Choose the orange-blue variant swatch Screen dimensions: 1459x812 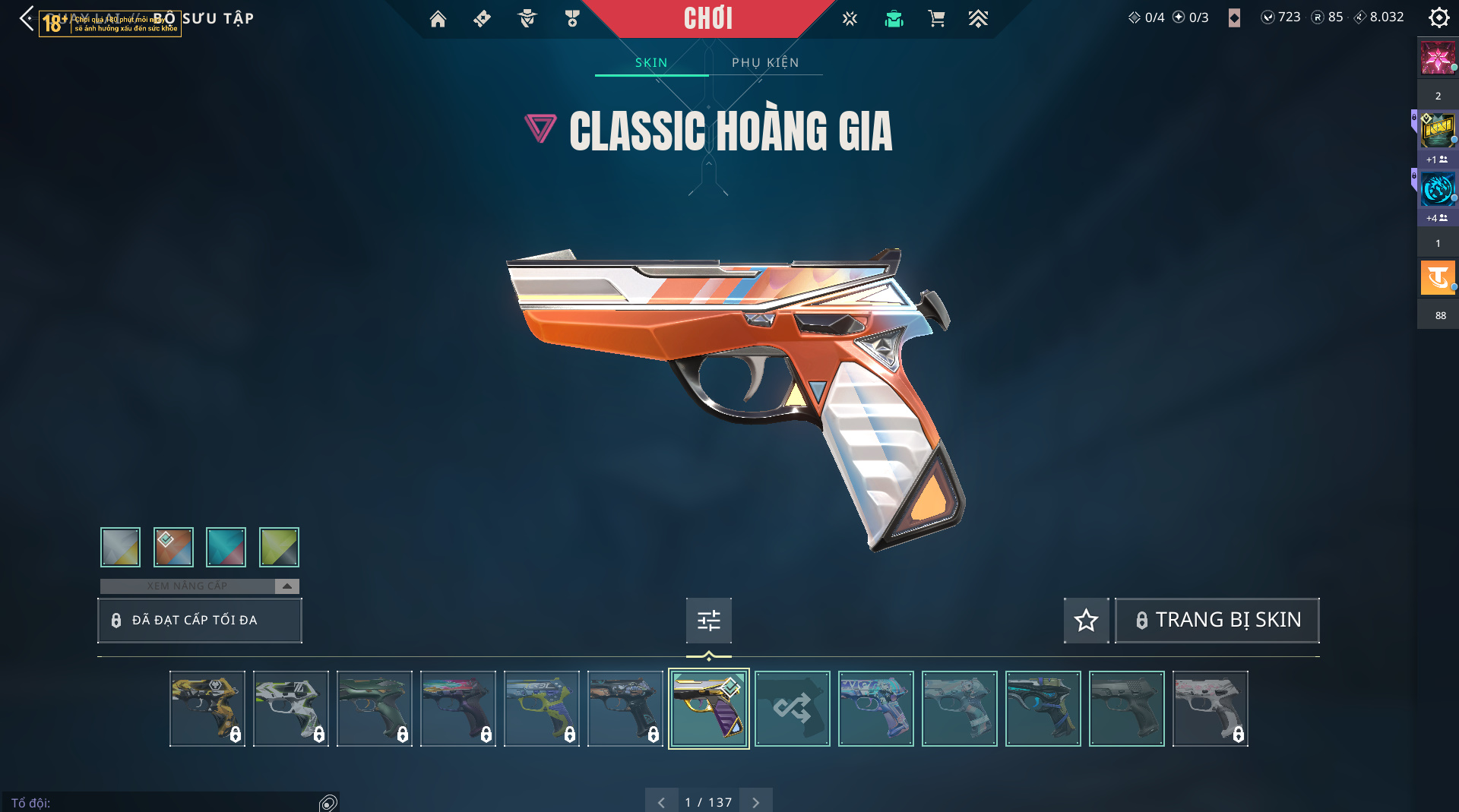173,547
